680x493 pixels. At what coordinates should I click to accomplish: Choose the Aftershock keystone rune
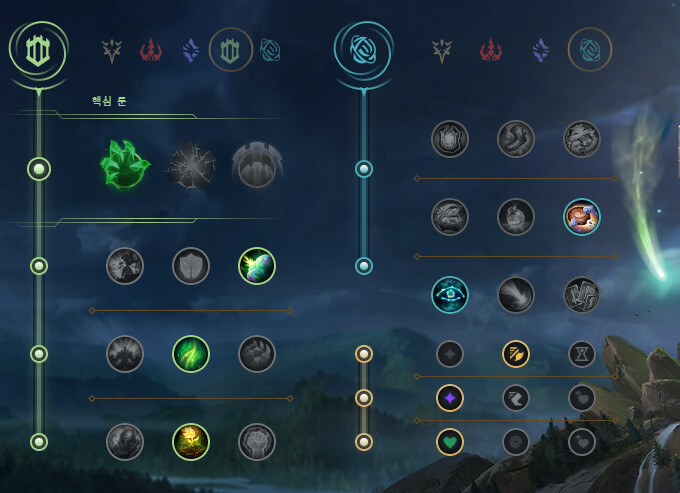190,167
